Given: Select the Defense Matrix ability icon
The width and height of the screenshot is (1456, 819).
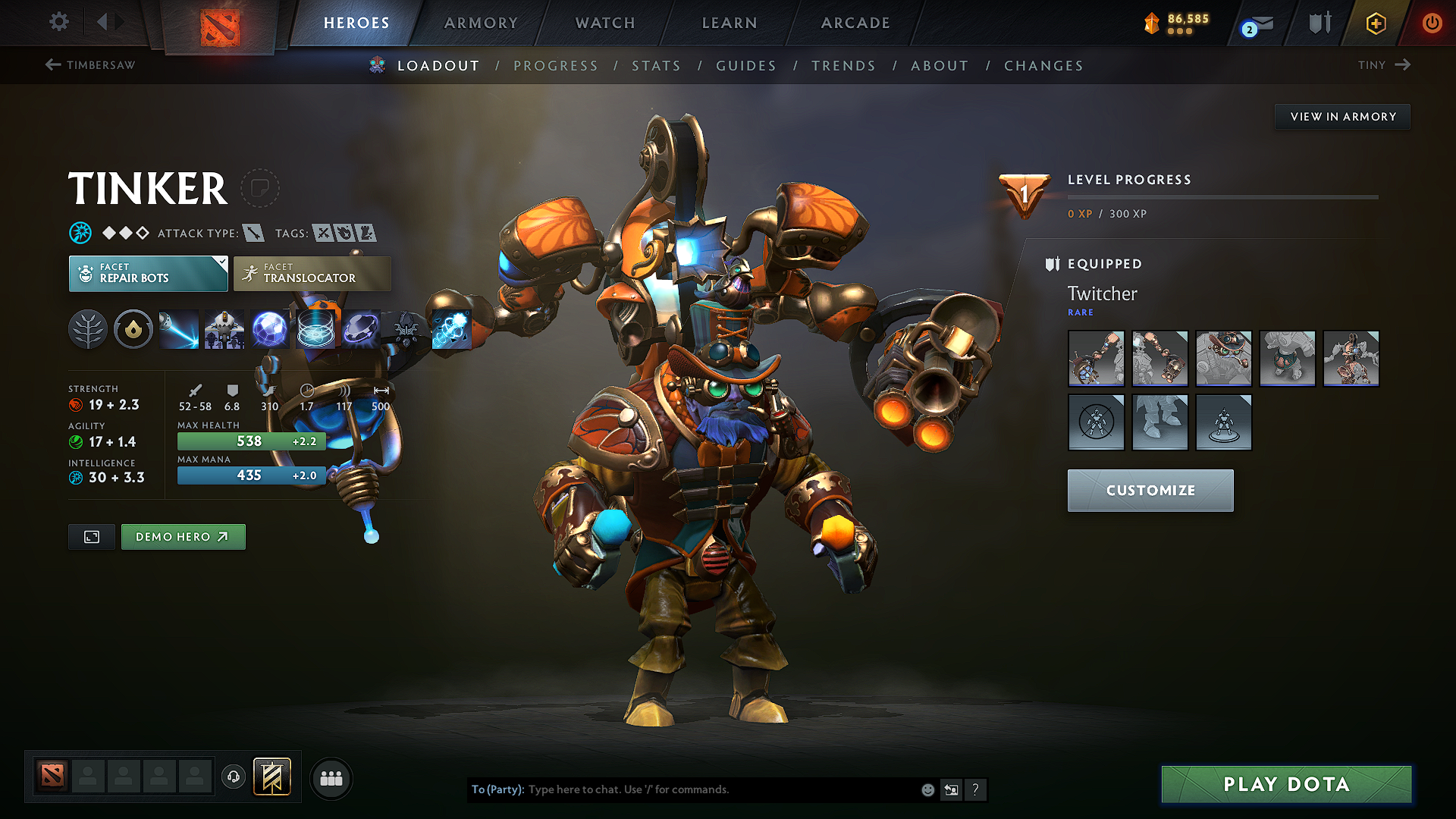Looking at the screenshot, I should click(x=316, y=328).
